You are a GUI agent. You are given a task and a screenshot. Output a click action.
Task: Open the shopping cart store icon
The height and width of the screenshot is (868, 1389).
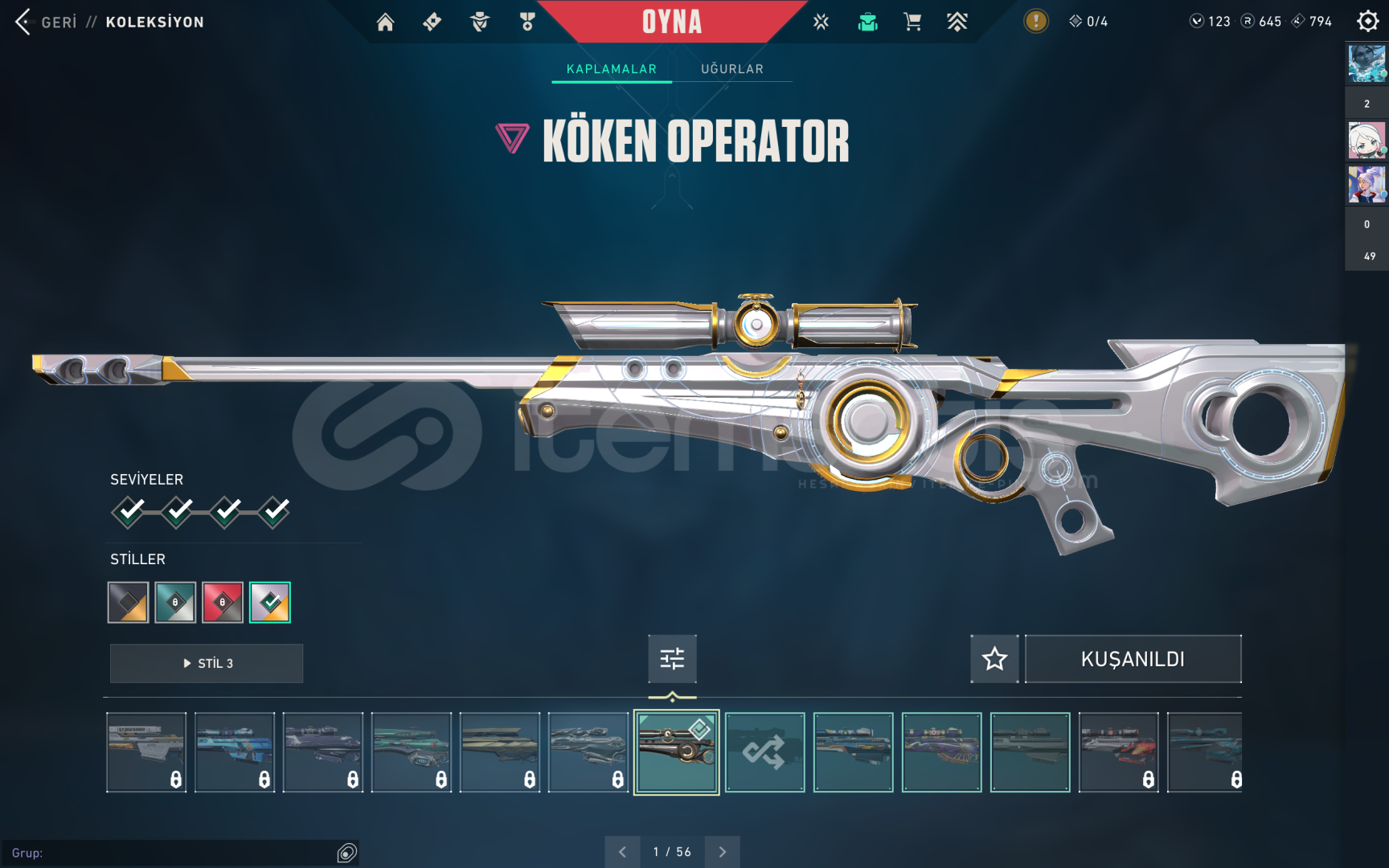click(x=912, y=22)
